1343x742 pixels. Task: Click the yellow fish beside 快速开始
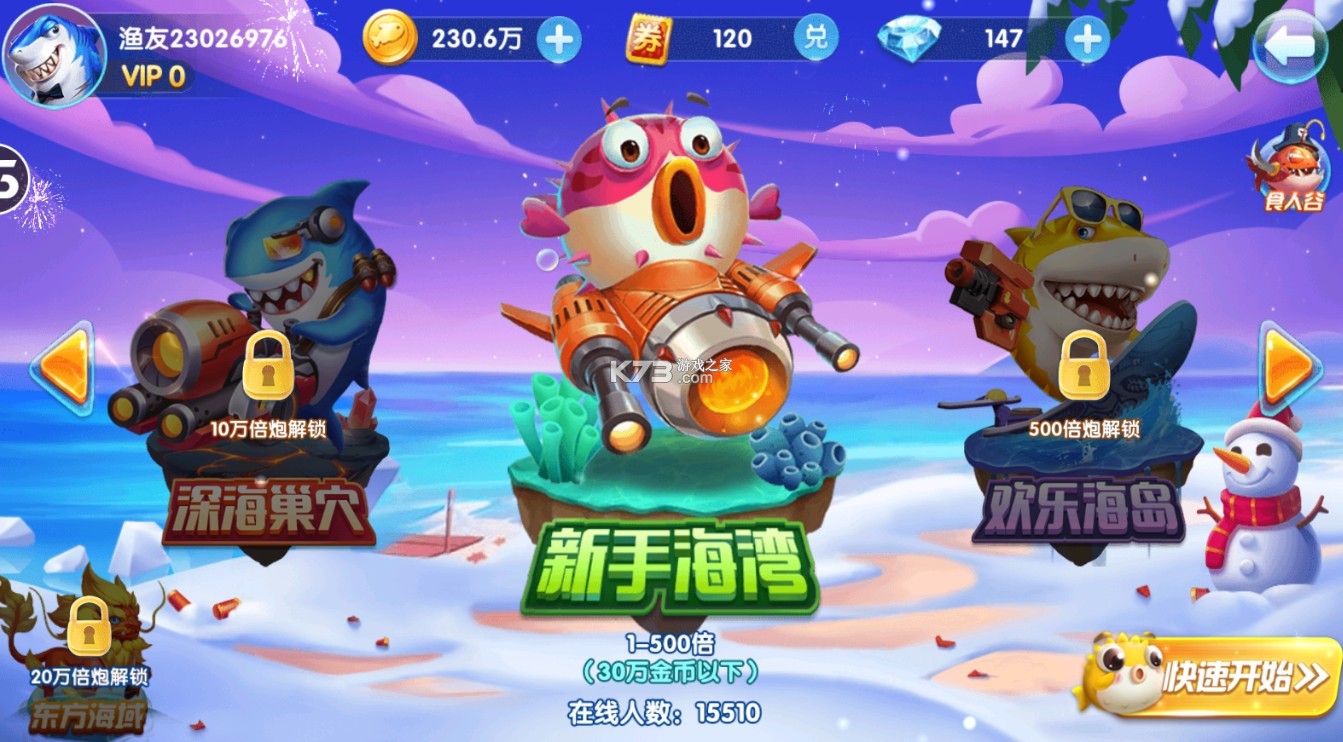point(1121,675)
